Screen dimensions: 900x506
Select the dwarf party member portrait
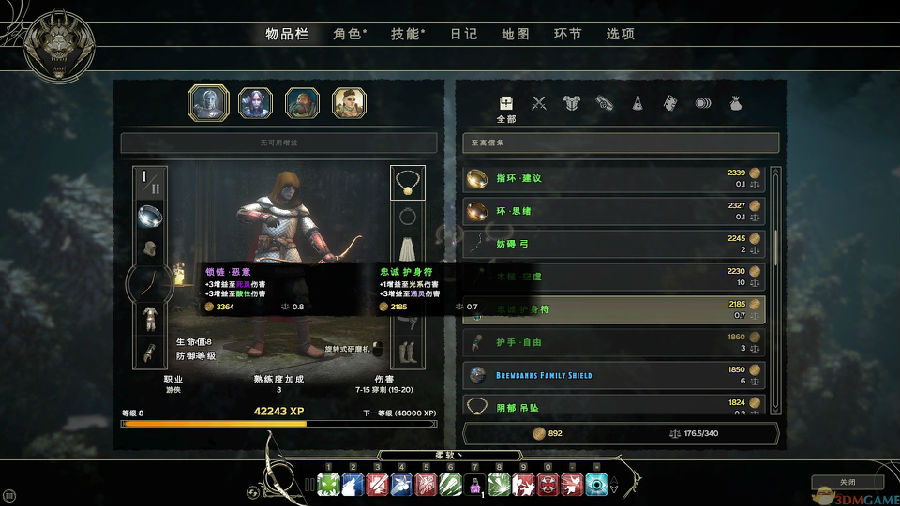(x=302, y=102)
